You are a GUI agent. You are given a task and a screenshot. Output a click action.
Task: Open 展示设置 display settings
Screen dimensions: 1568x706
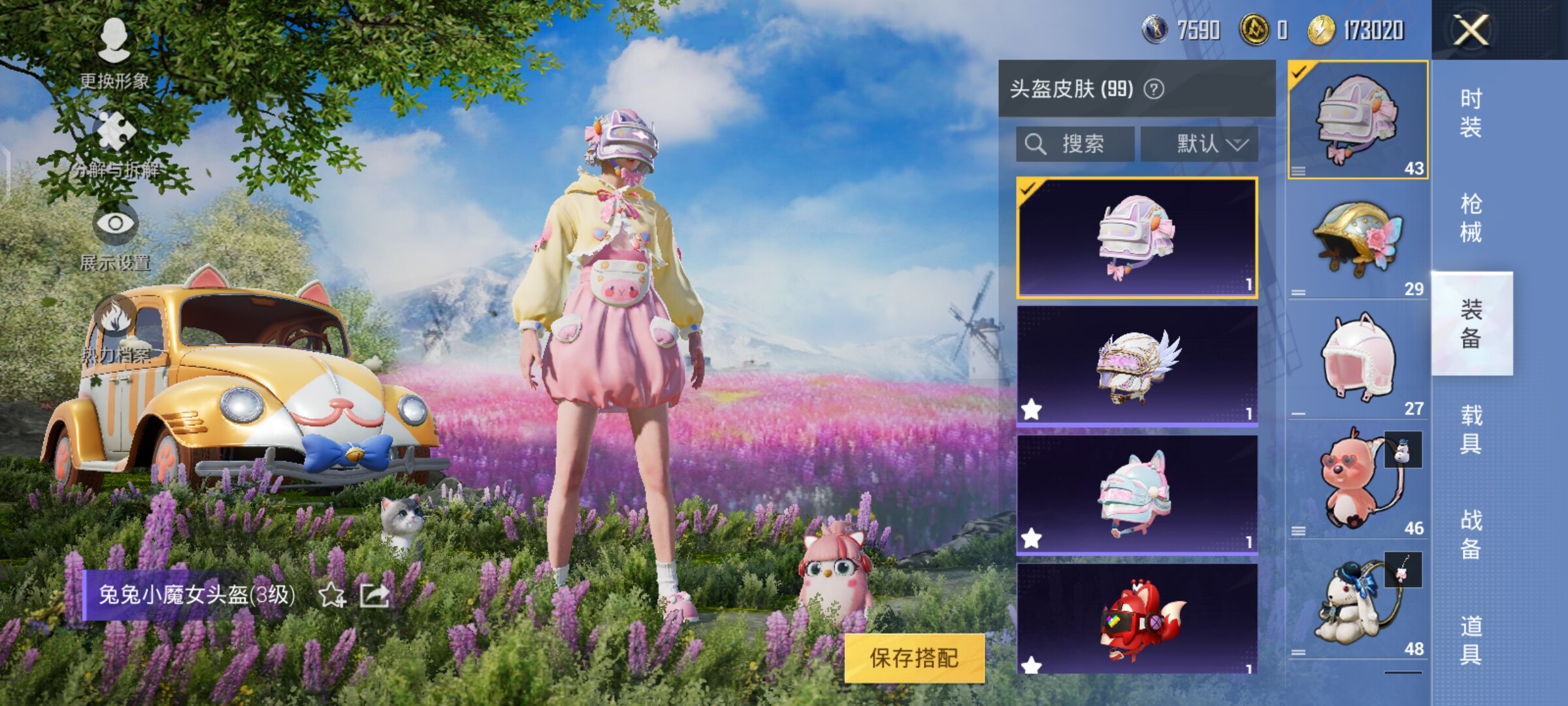[115, 237]
